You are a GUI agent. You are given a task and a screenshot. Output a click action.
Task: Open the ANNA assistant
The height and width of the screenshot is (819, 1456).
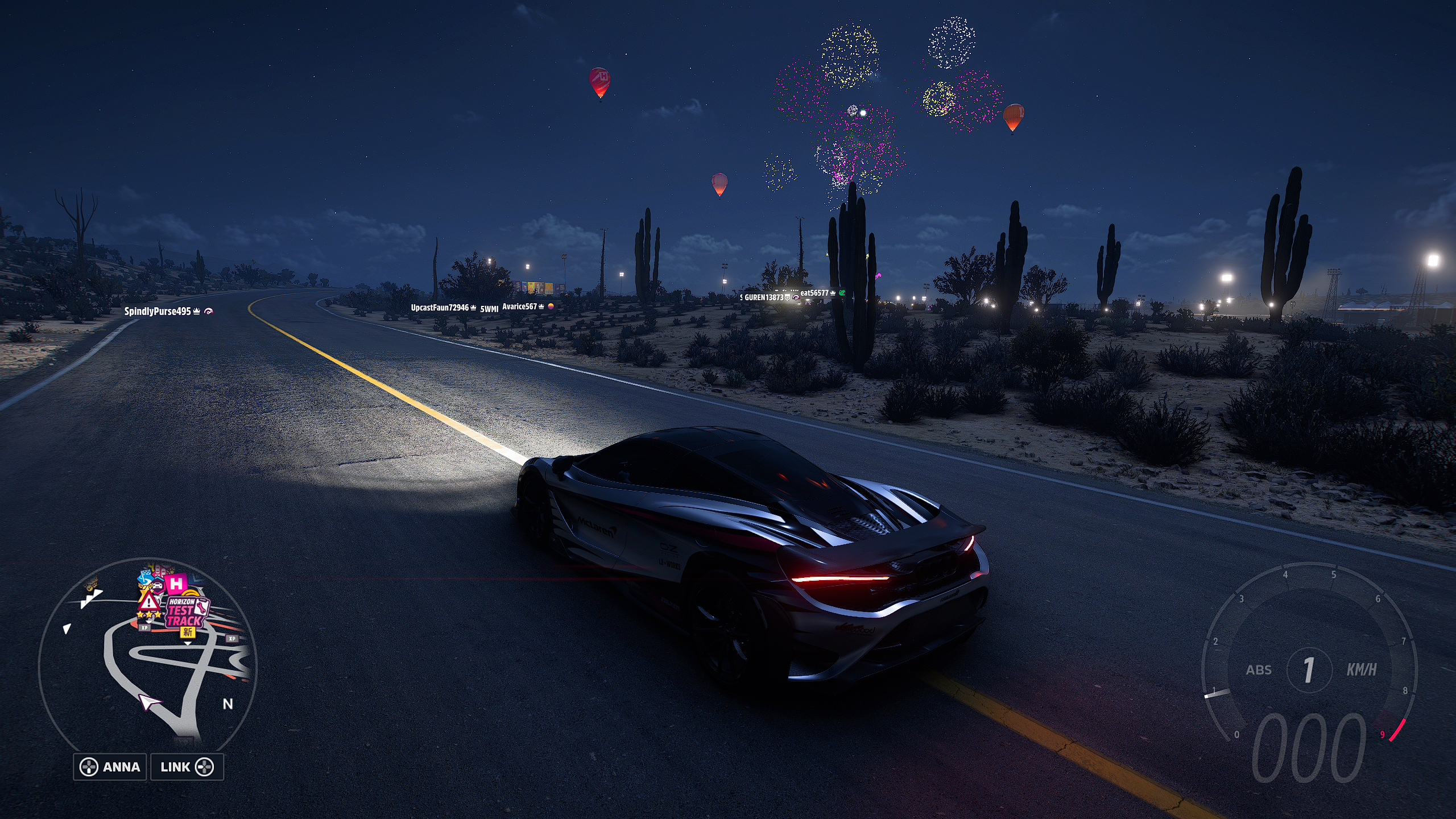(x=110, y=767)
